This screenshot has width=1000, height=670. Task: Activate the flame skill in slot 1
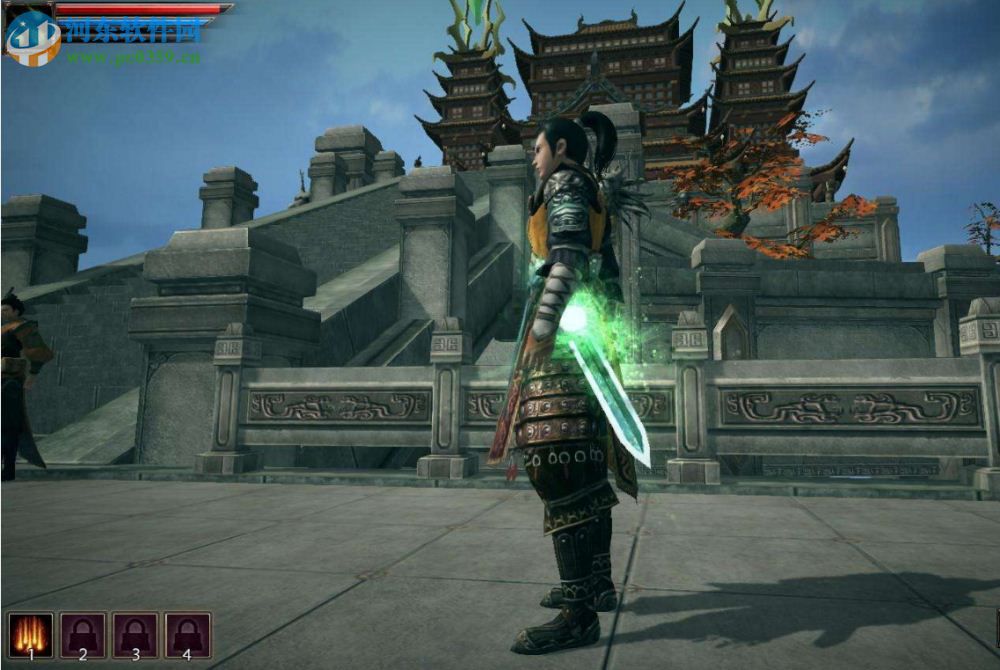point(30,634)
